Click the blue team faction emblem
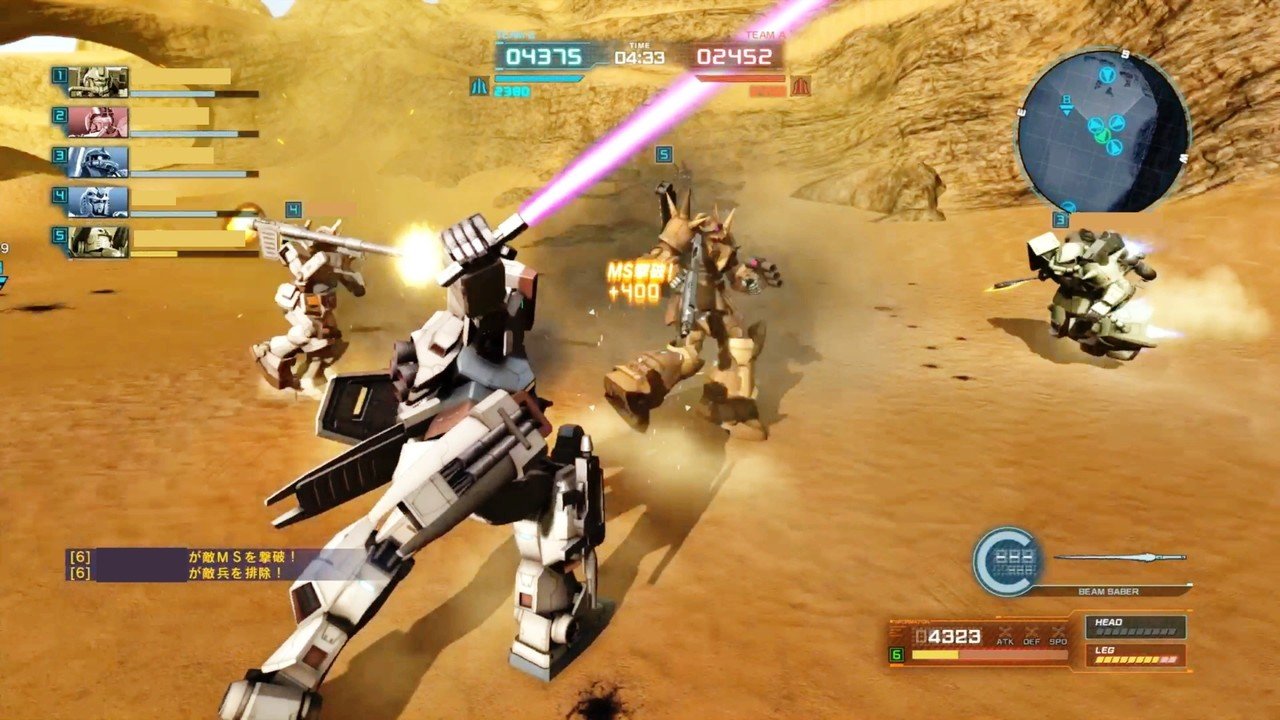1280x720 pixels. (479, 86)
